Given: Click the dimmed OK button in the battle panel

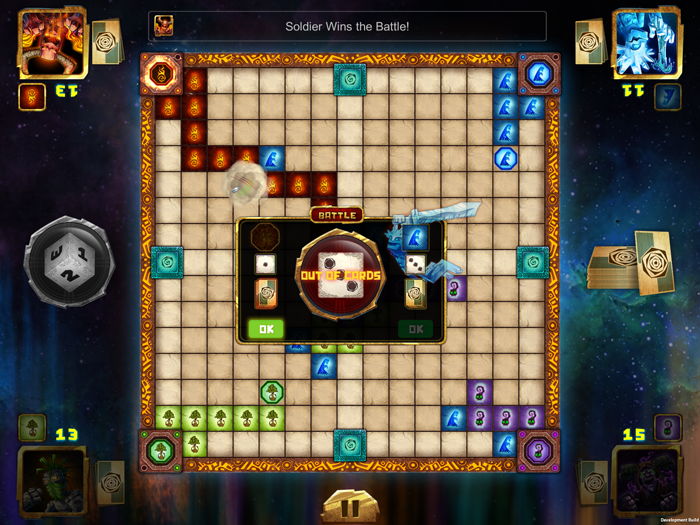Looking at the screenshot, I should [415, 328].
